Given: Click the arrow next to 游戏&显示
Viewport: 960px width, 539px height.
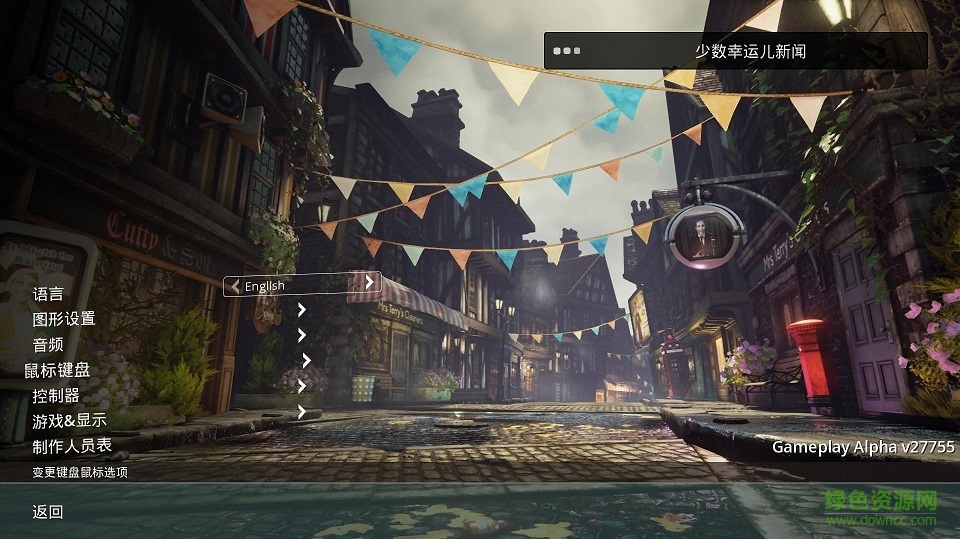Looking at the screenshot, I should click(302, 410).
